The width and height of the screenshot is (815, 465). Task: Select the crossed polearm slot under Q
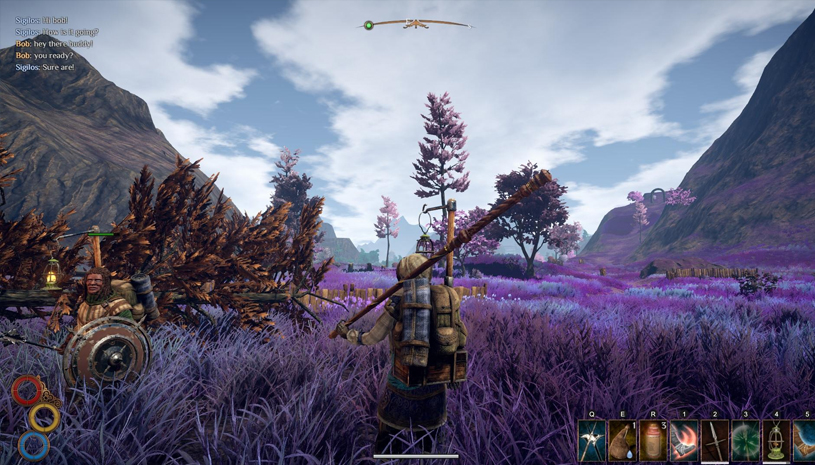click(592, 441)
